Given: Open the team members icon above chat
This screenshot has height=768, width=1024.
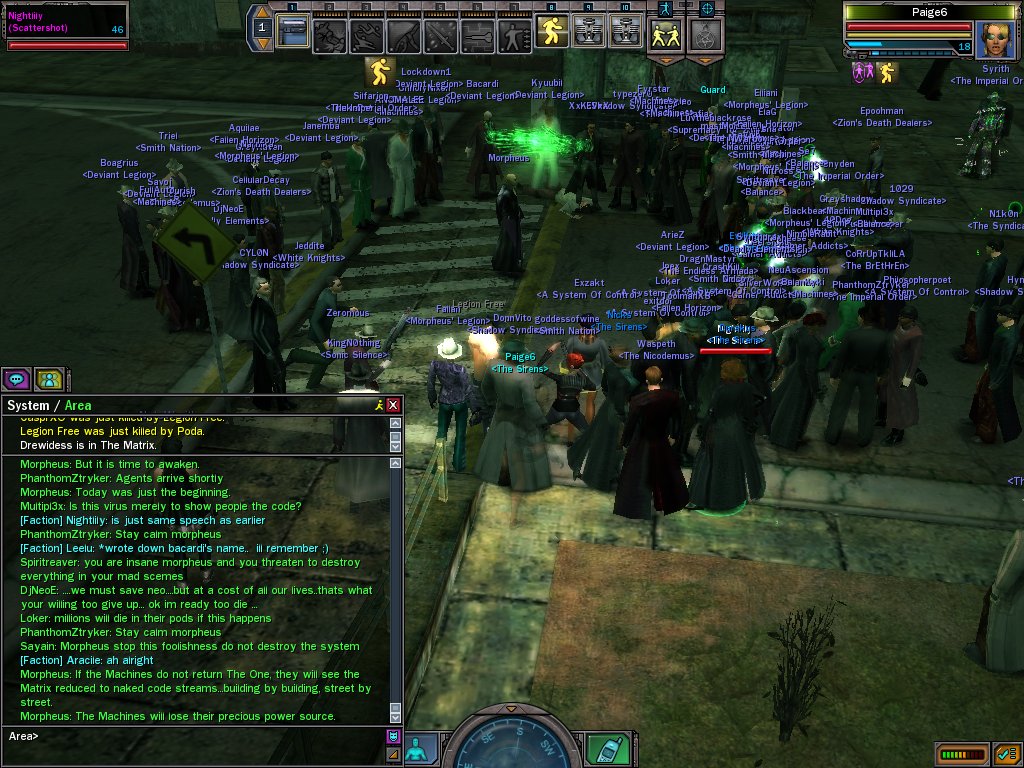Looking at the screenshot, I should pos(47,379).
